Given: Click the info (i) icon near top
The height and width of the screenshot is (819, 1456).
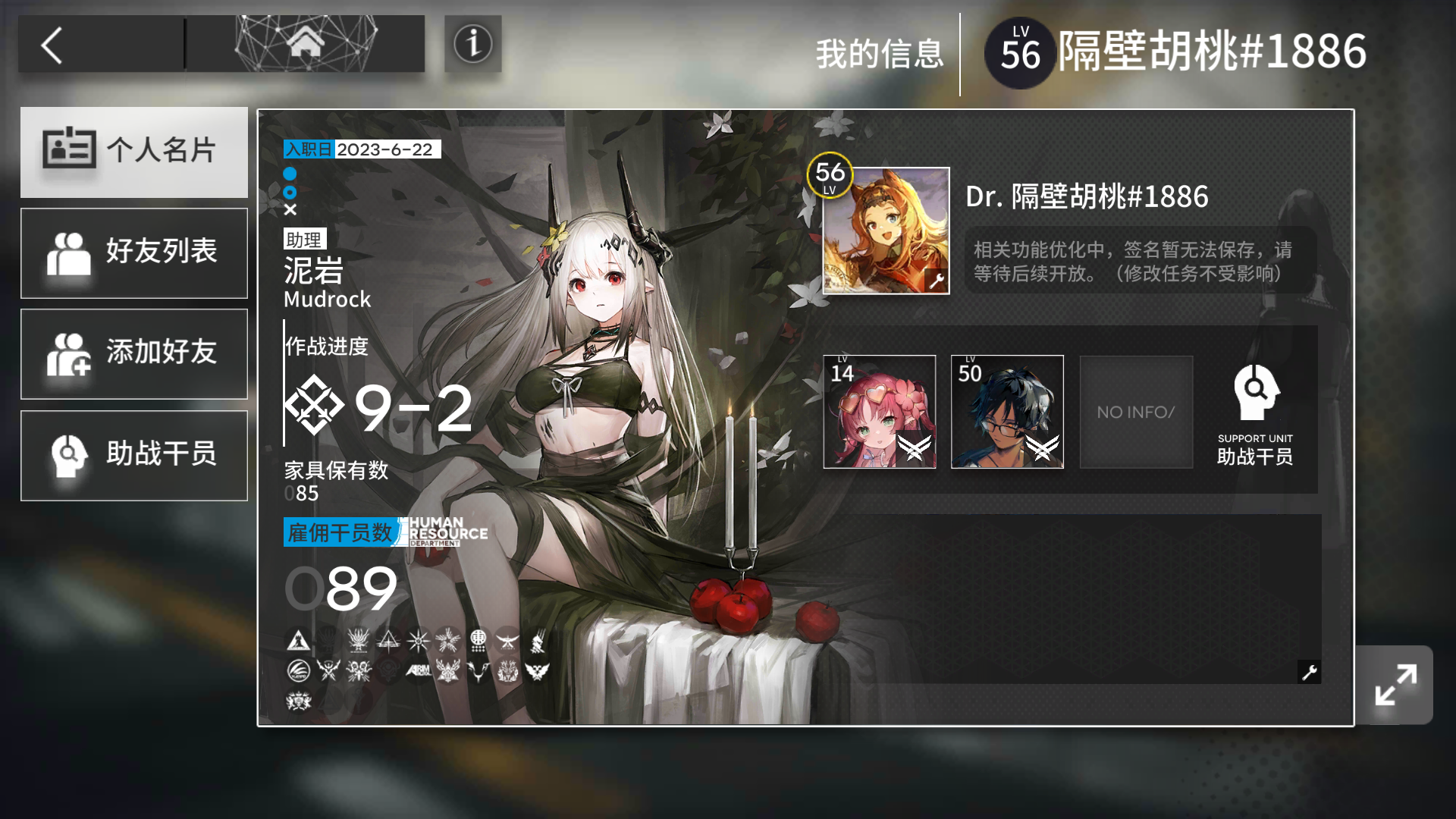Looking at the screenshot, I should tap(472, 44).
